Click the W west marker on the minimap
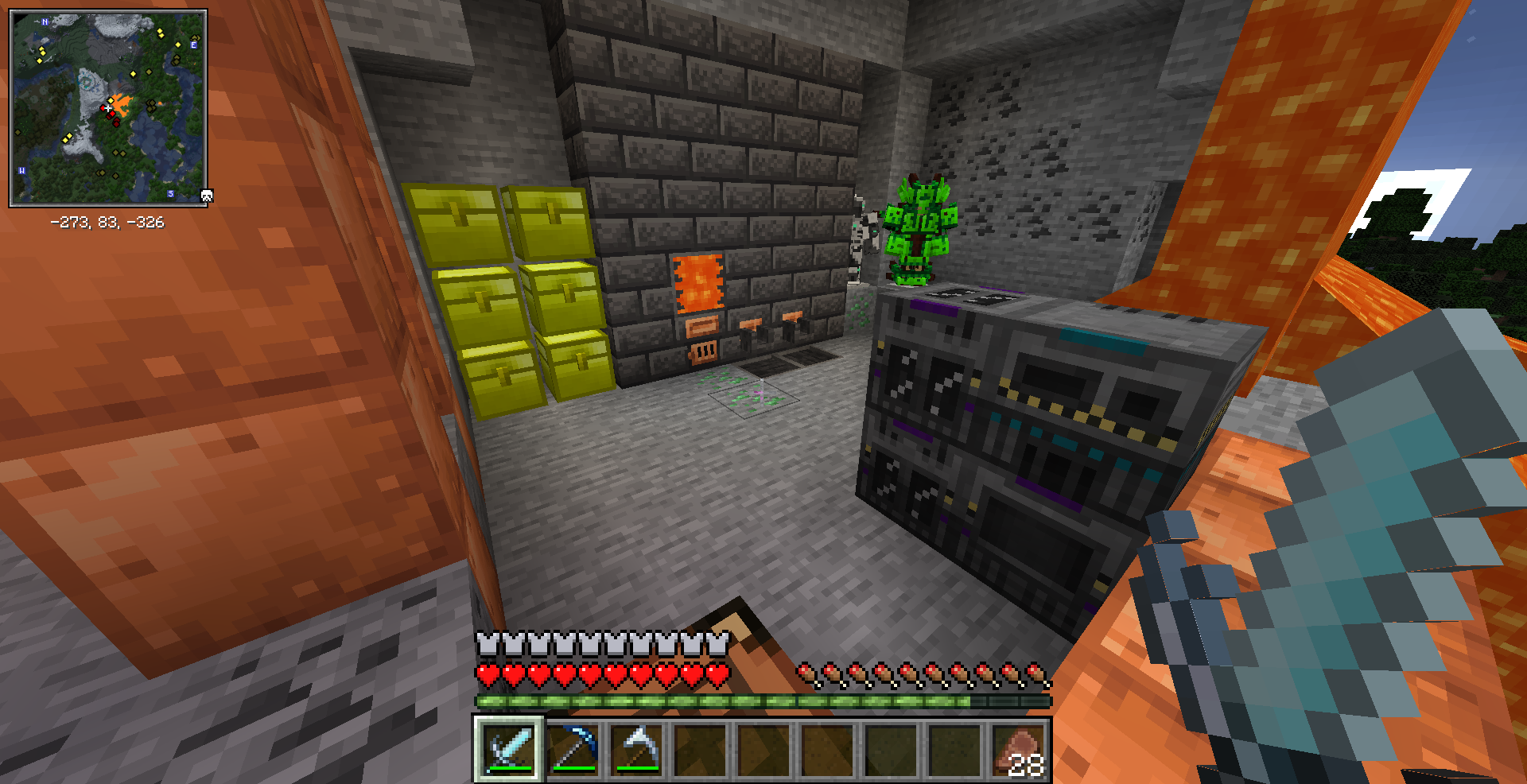Screen dimensions: 1527x784 coord(22,170)
